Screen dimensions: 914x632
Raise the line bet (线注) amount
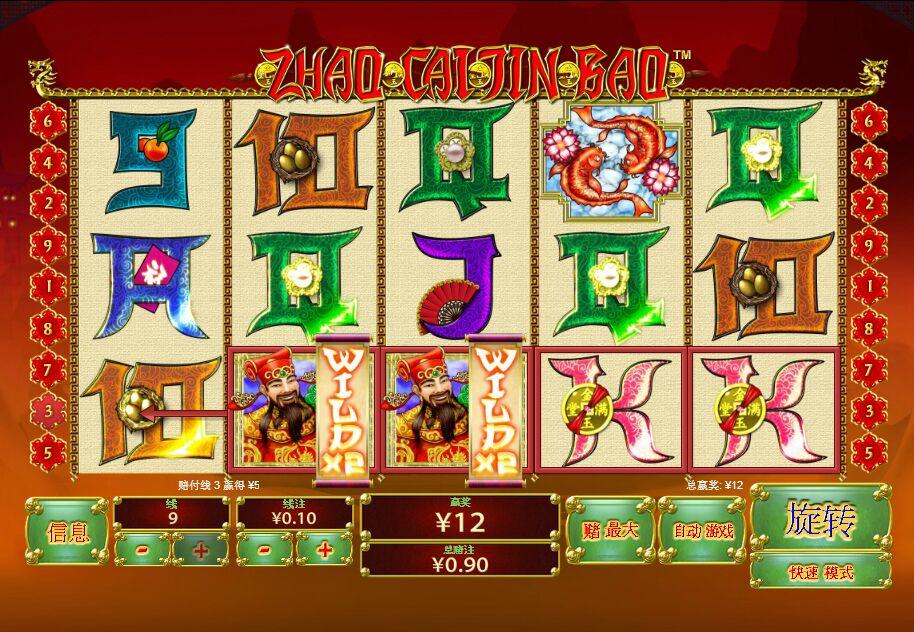pos(325,549)
